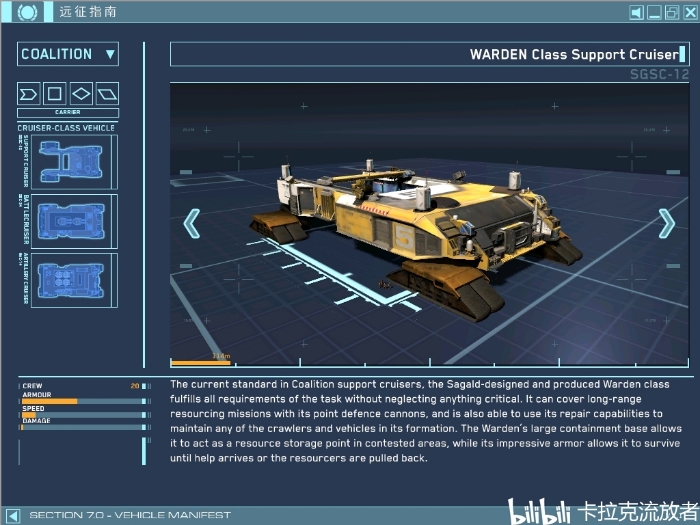Open the Coalition faction dropdown
This screenshot has height=525, width=700.
68,54
